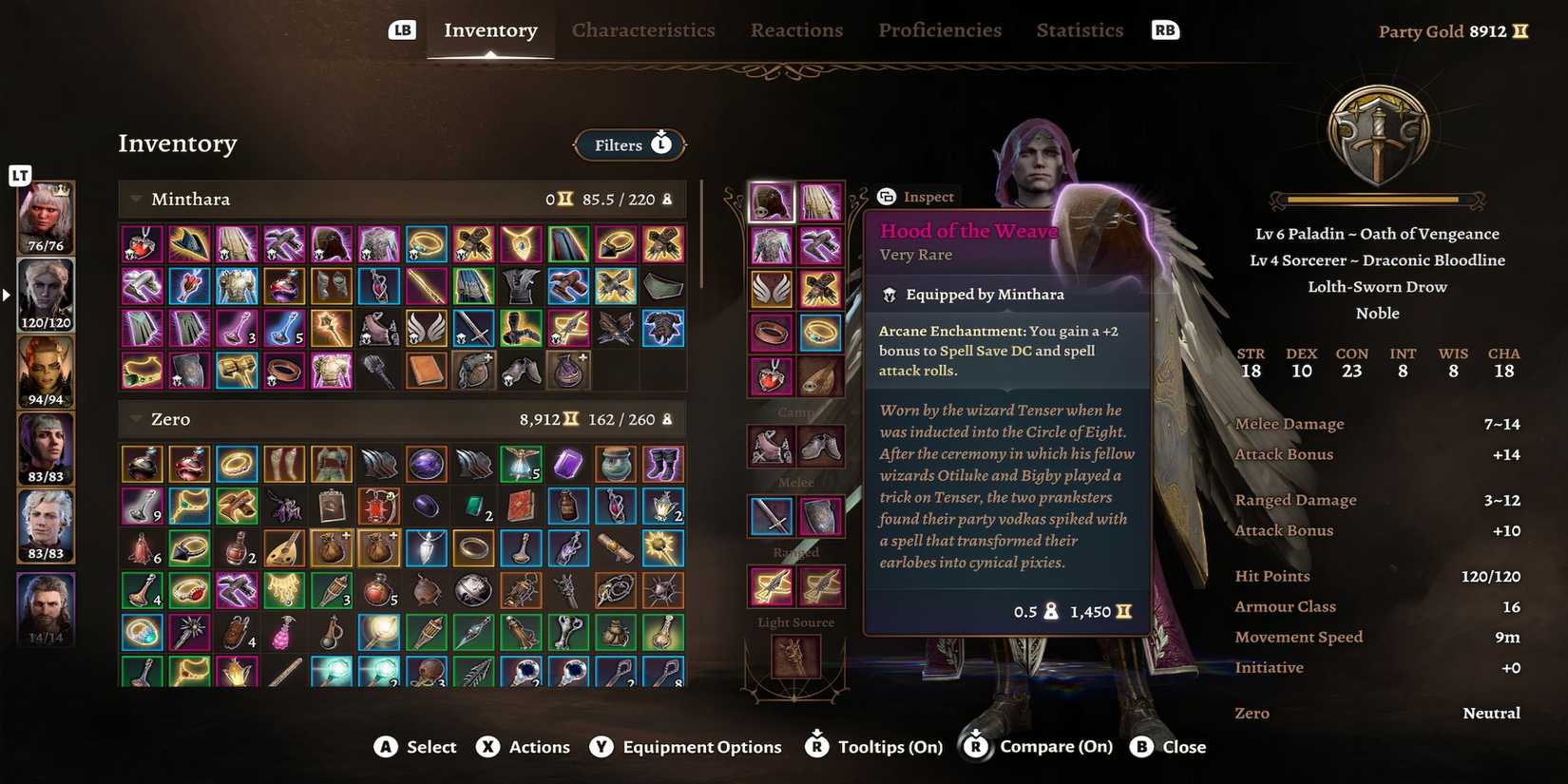
Task: Click Minthara's melee weapon slot
Action: 772,514
